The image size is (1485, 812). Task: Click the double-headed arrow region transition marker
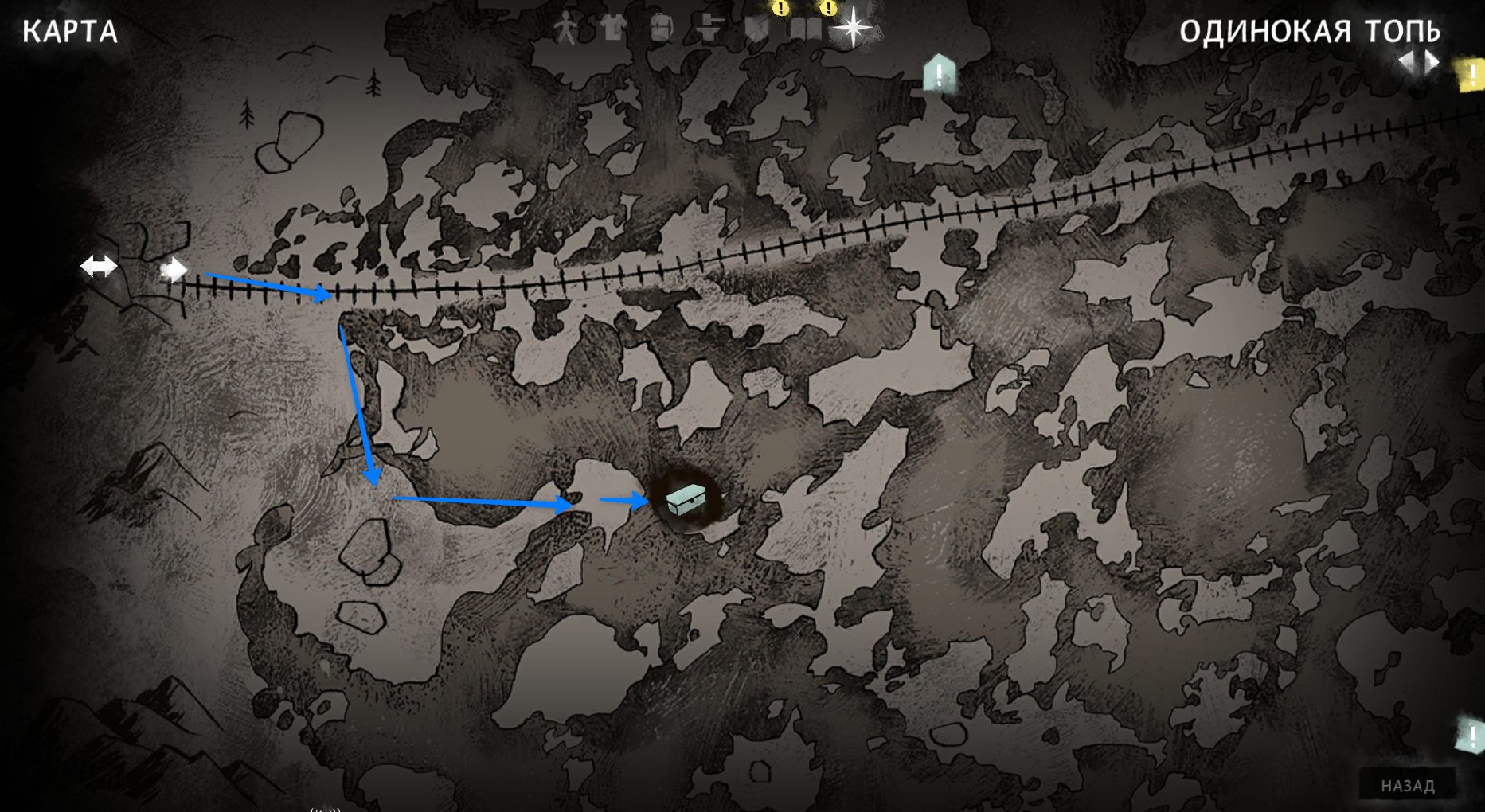(x=99, y=266)
